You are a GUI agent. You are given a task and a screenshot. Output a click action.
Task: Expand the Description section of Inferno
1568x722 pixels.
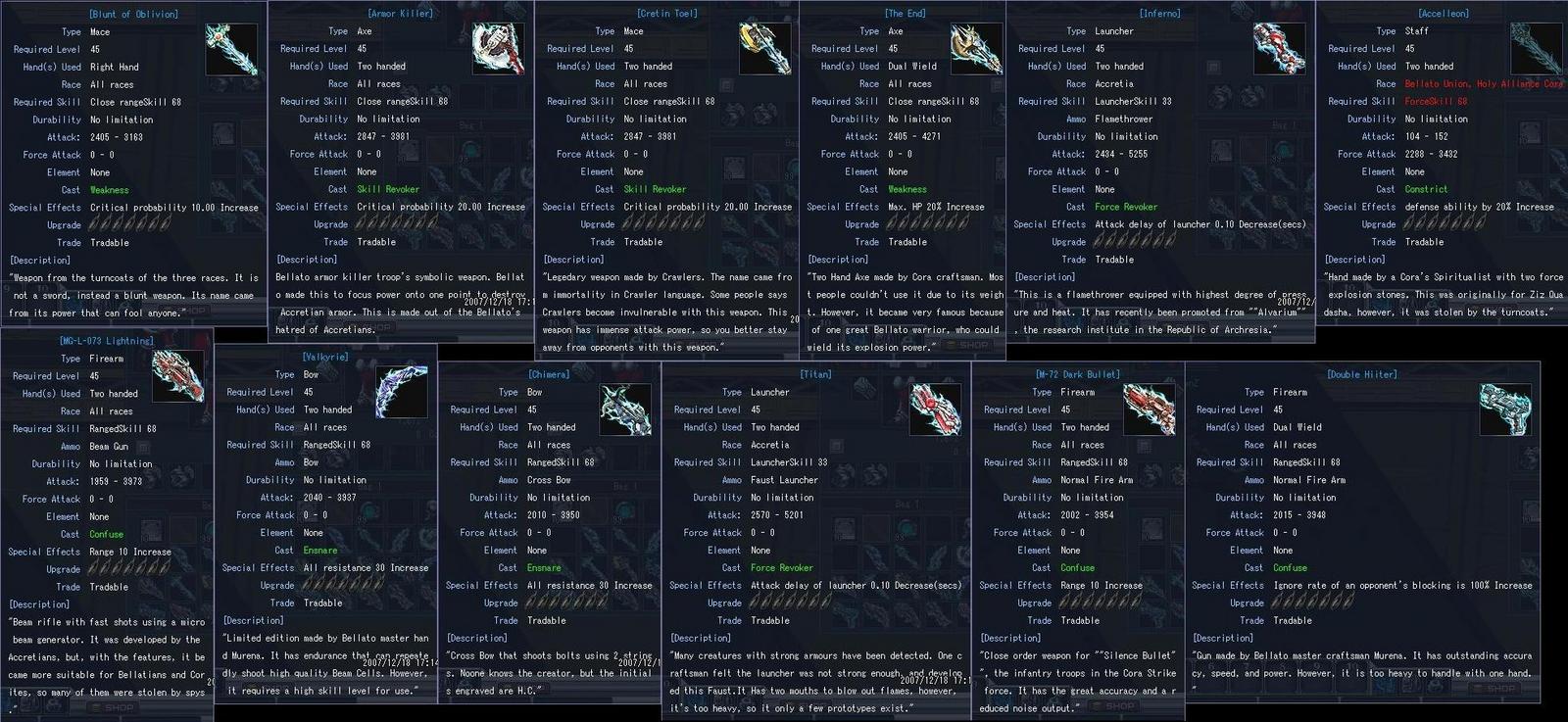click(1046, 276)
